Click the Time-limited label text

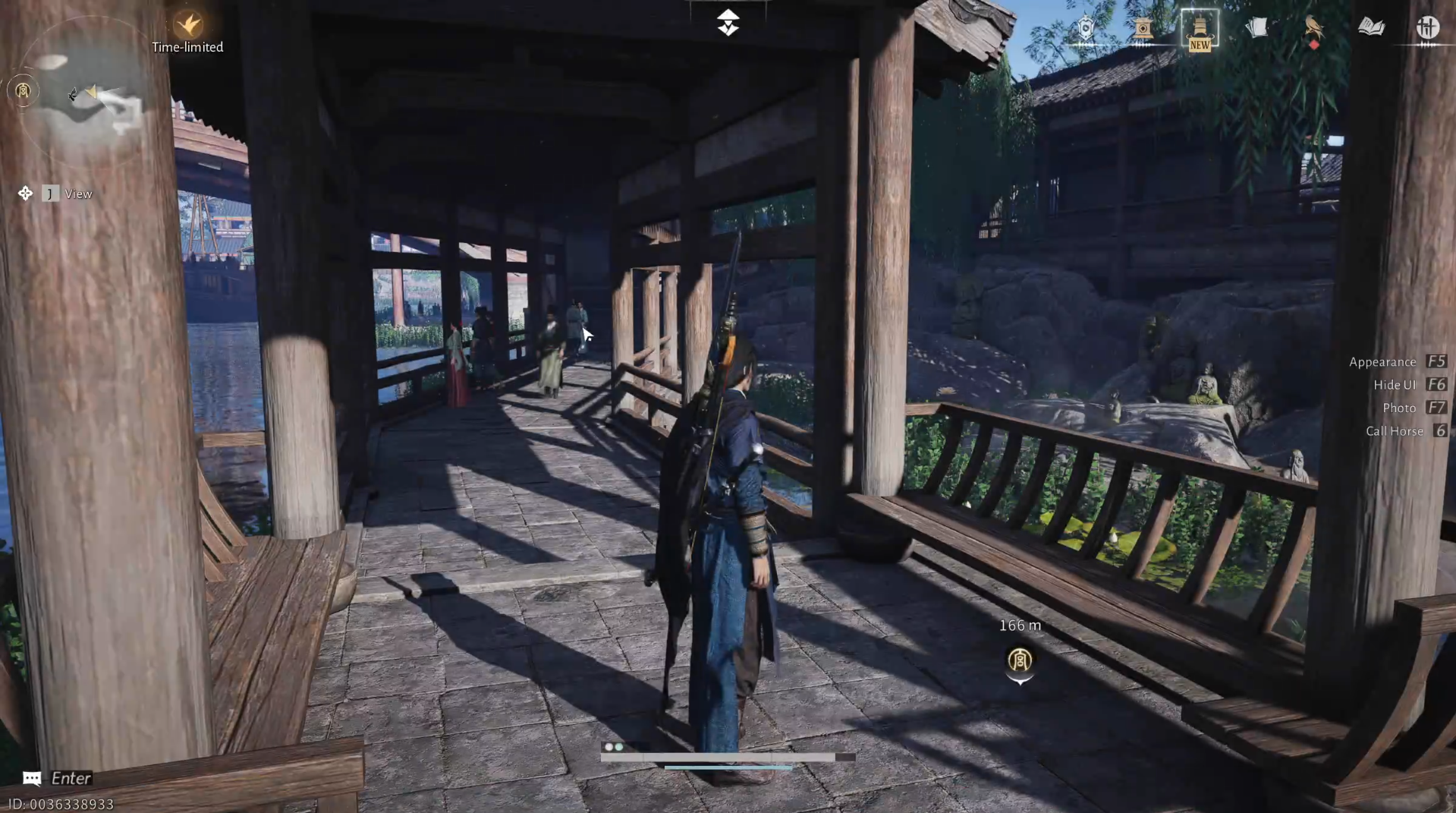pos(187,47)
